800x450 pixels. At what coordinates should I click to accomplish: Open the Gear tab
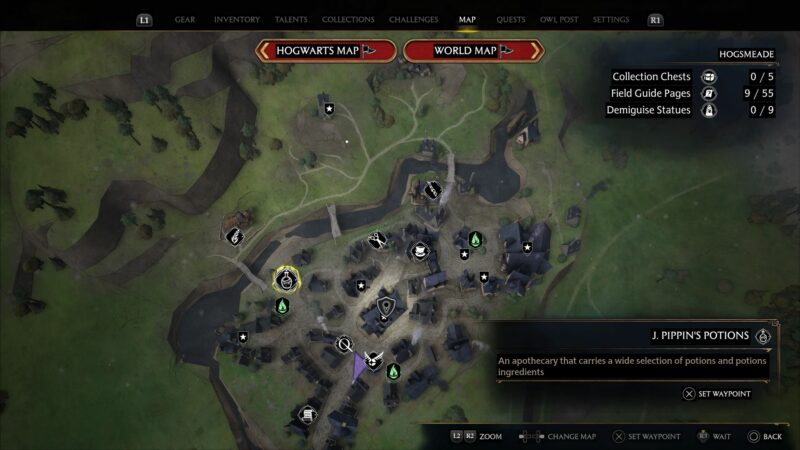[x=185, y=19]
